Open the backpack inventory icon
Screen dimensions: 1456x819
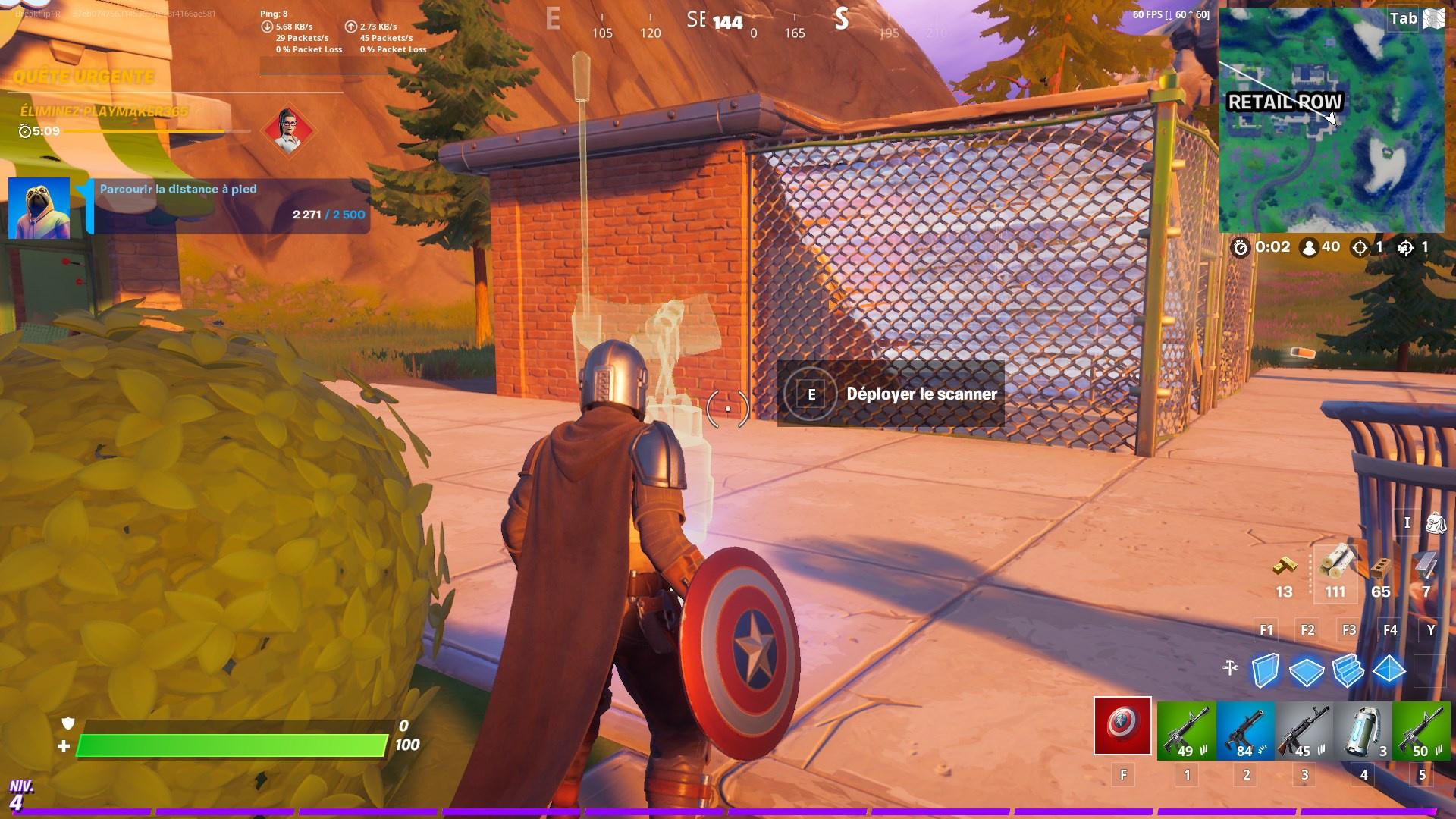coord(1437,523)
